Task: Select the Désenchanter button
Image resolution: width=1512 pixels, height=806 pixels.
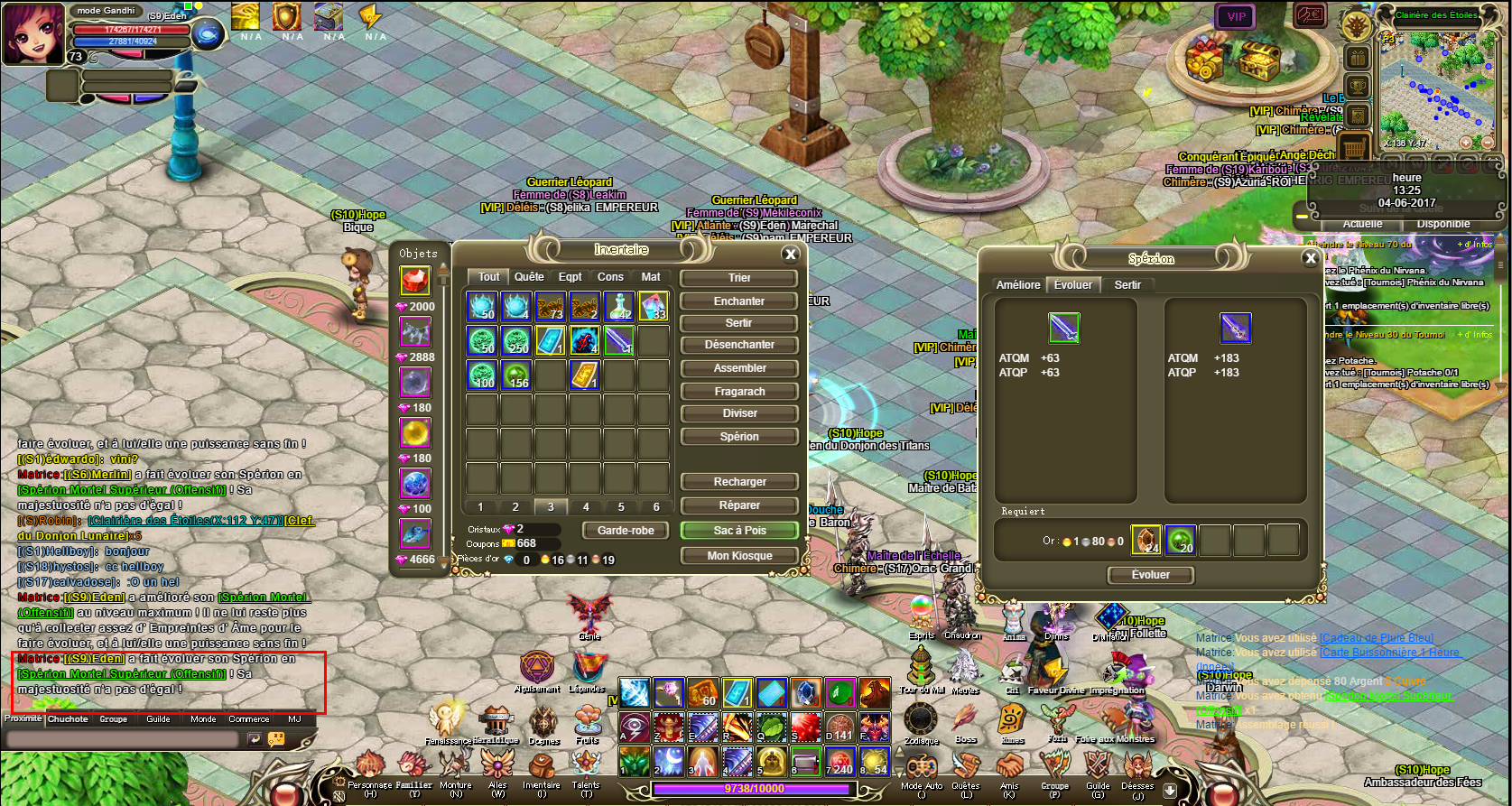Action: point(739,345)
